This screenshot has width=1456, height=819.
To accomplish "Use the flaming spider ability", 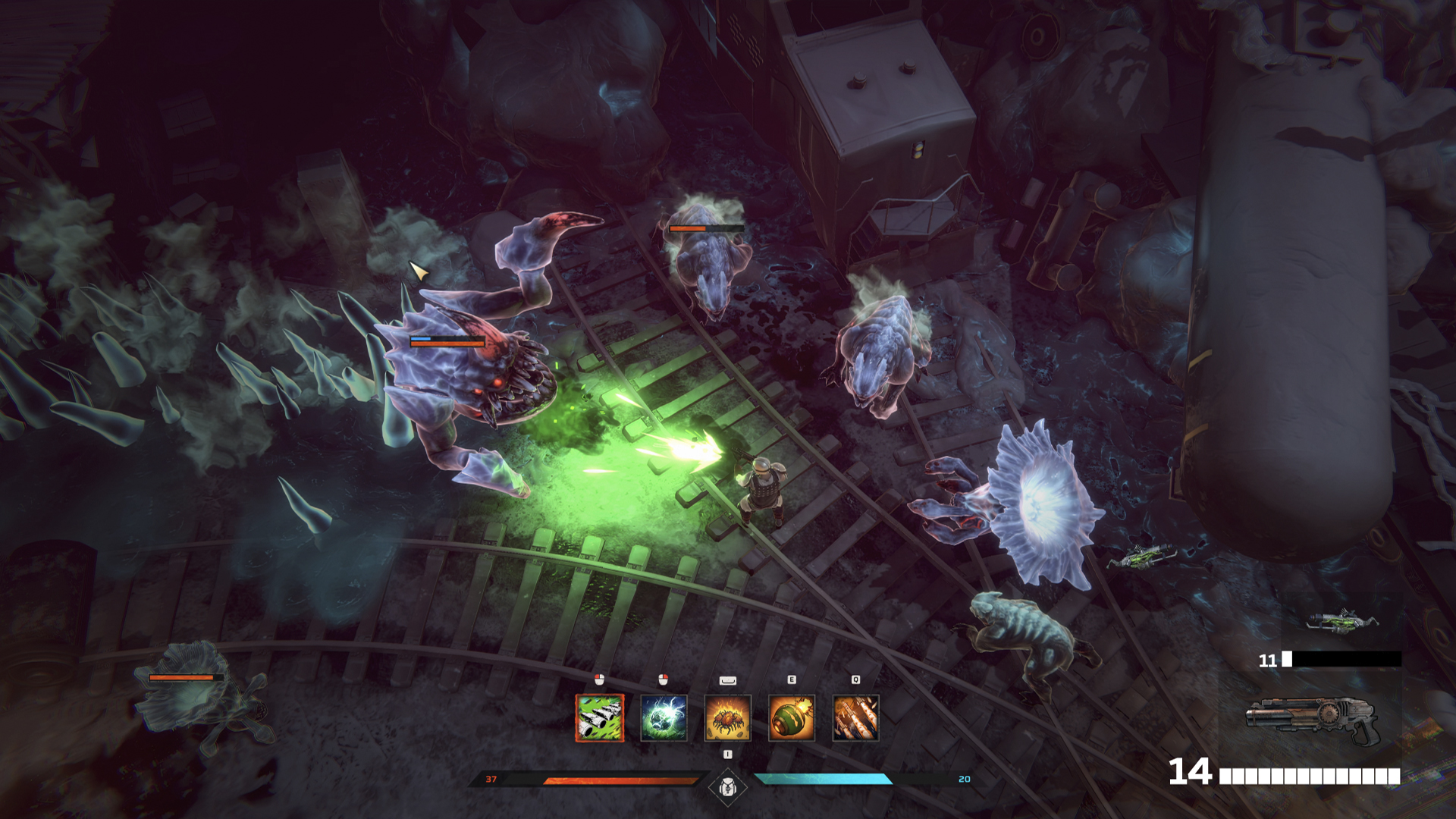I will [728, 717].
